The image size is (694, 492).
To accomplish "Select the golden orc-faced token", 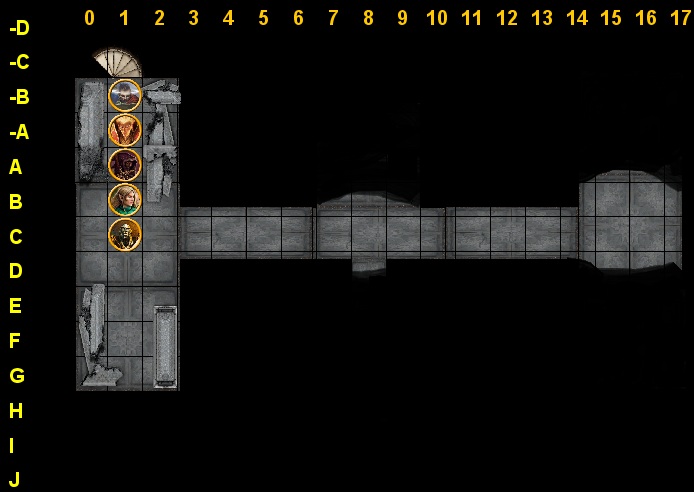I will (125, 234).
